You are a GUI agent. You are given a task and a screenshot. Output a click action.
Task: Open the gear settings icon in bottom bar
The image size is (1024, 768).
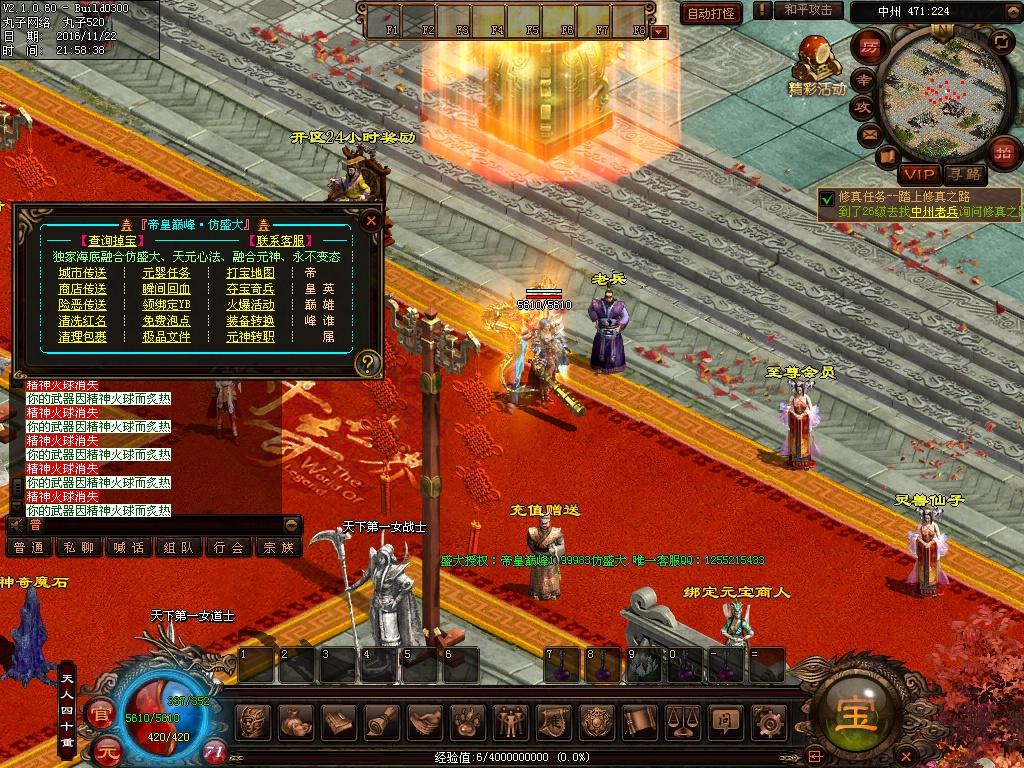coord(768,720)
